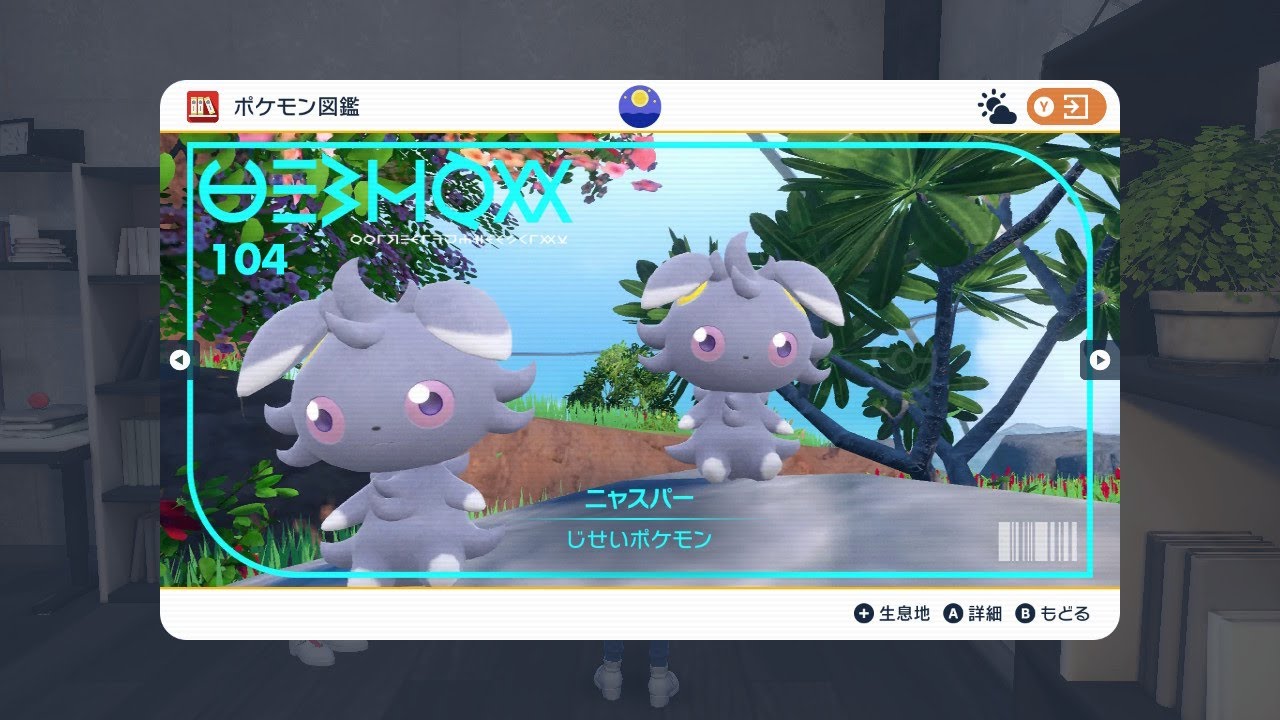Select the partly cloudy weather icon
The image size is (1280, 720).
[996, 108]
